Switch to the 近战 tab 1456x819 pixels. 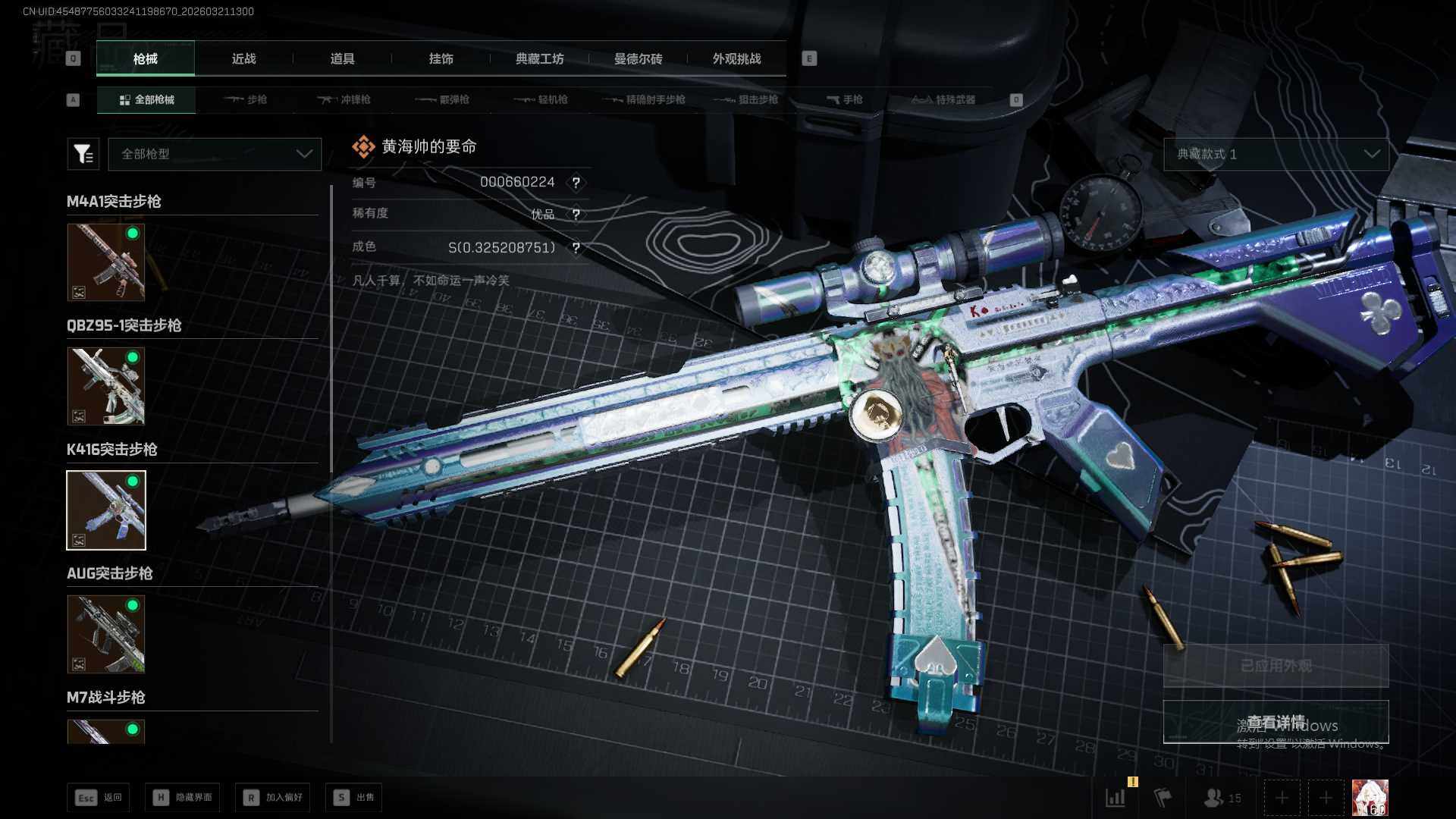(x=243, y=58)
